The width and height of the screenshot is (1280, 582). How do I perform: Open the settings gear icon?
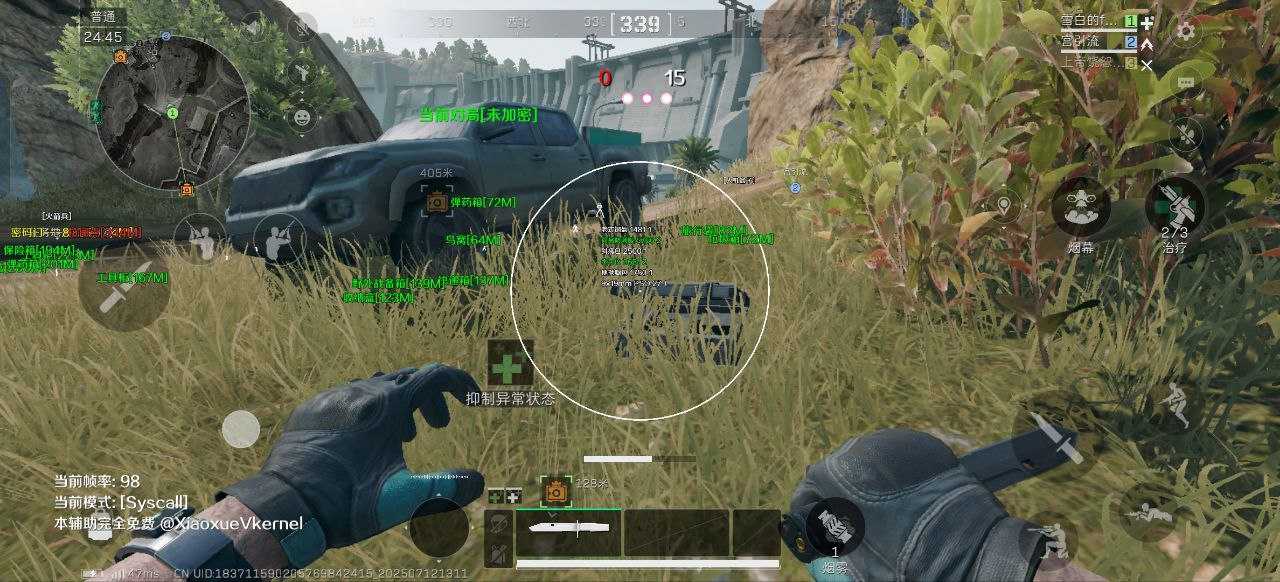click(x=1186, y=30)
